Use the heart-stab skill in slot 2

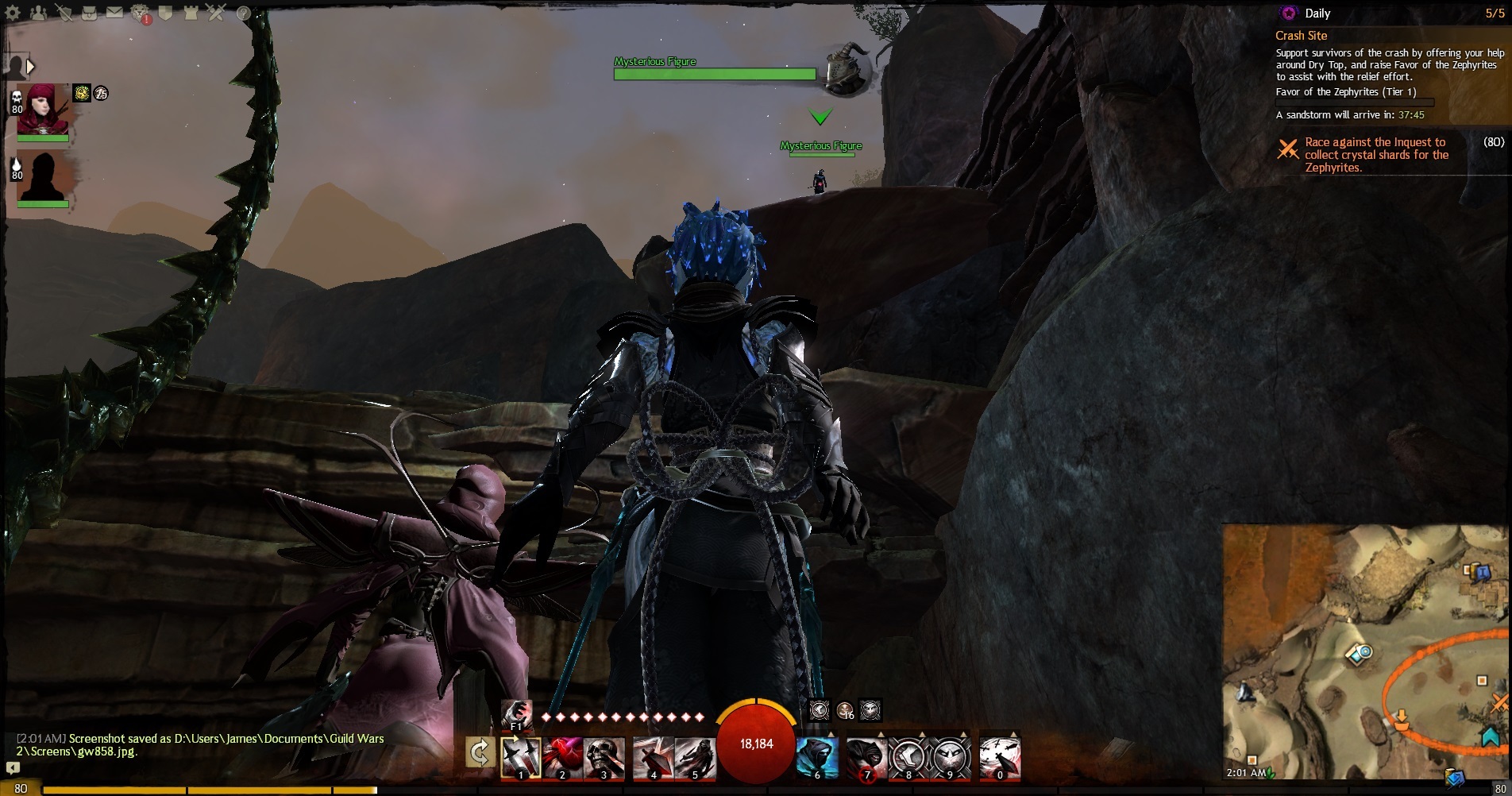point(562,757)
